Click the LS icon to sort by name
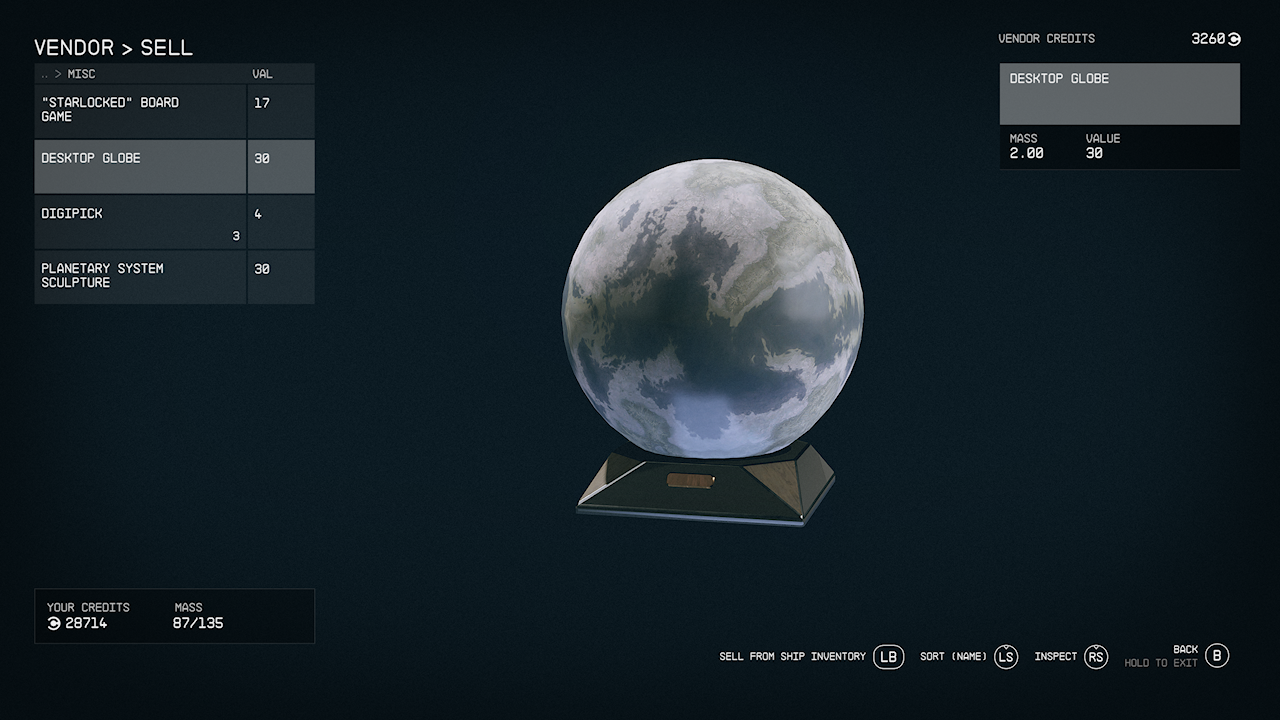 1005,657
